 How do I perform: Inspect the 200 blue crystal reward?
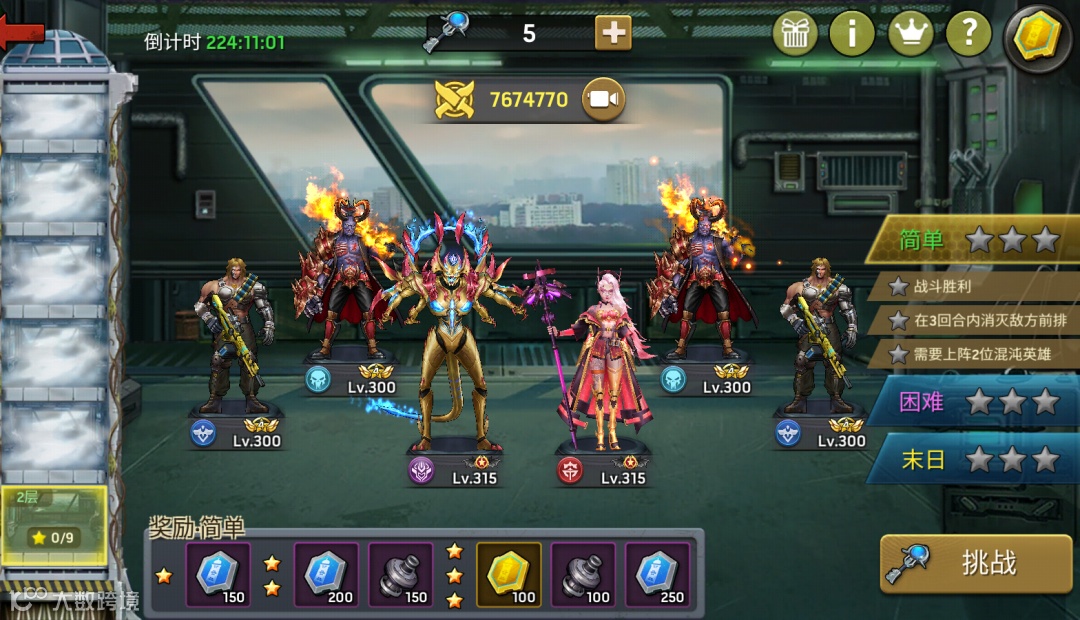(x=326, y=574)
